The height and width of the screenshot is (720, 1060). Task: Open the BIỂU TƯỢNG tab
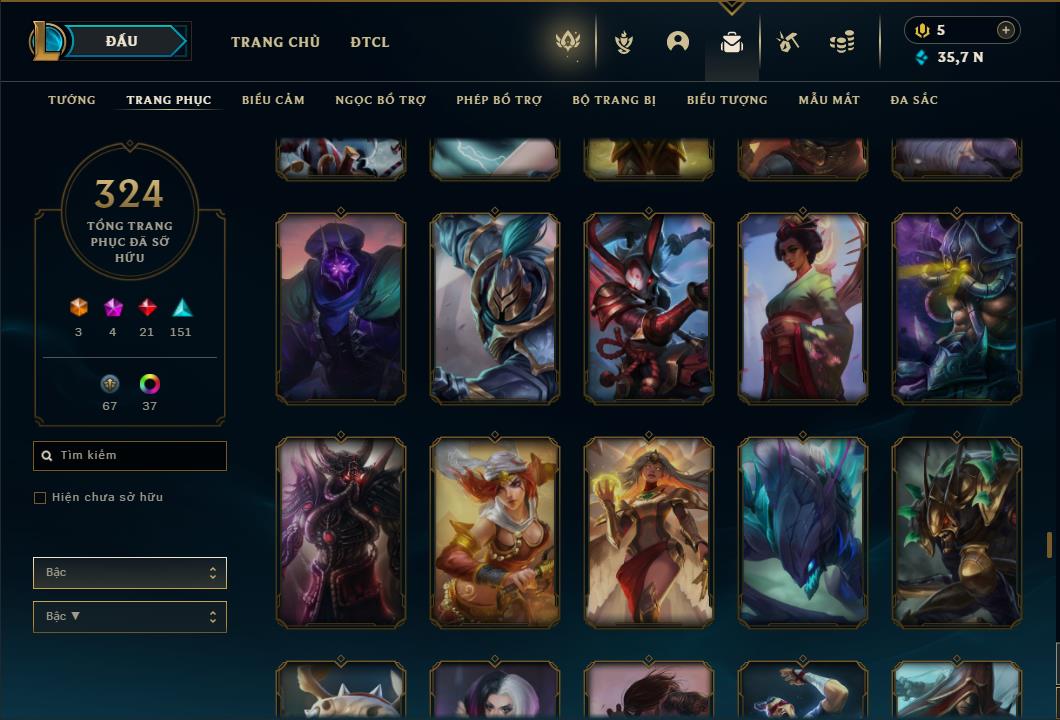727,100
